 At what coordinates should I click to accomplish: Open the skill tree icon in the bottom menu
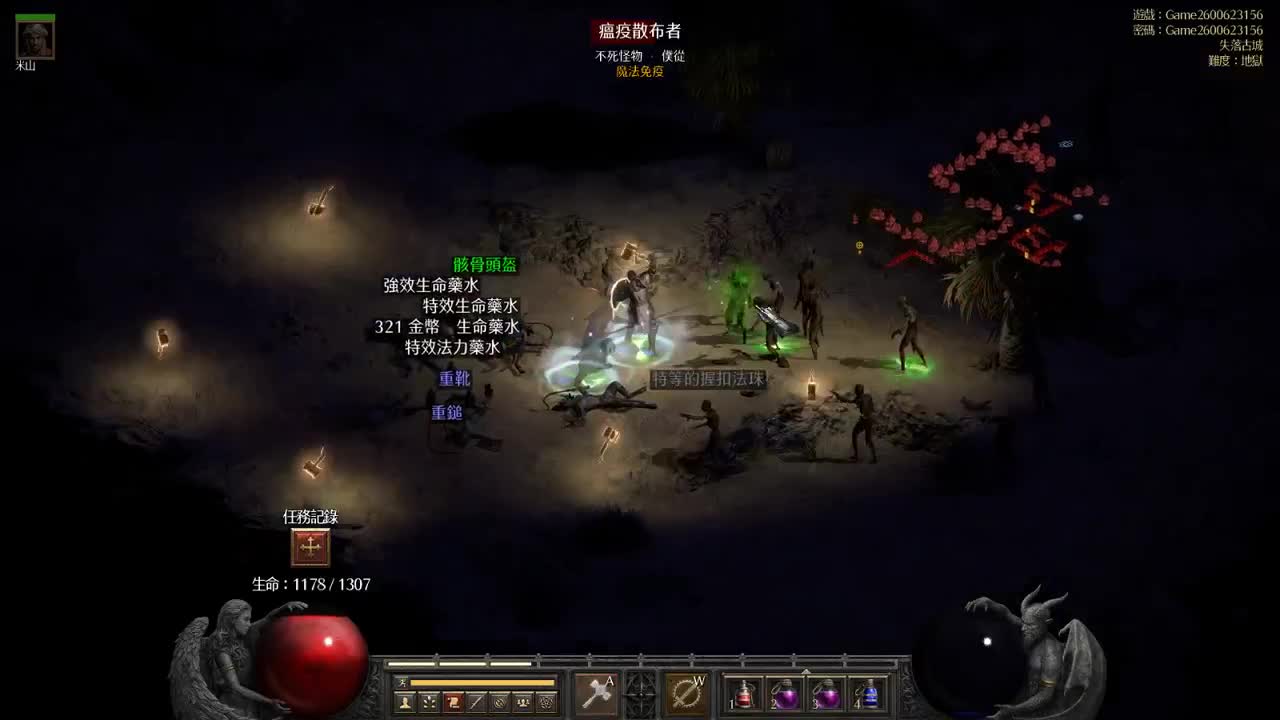tap(428, 700)
